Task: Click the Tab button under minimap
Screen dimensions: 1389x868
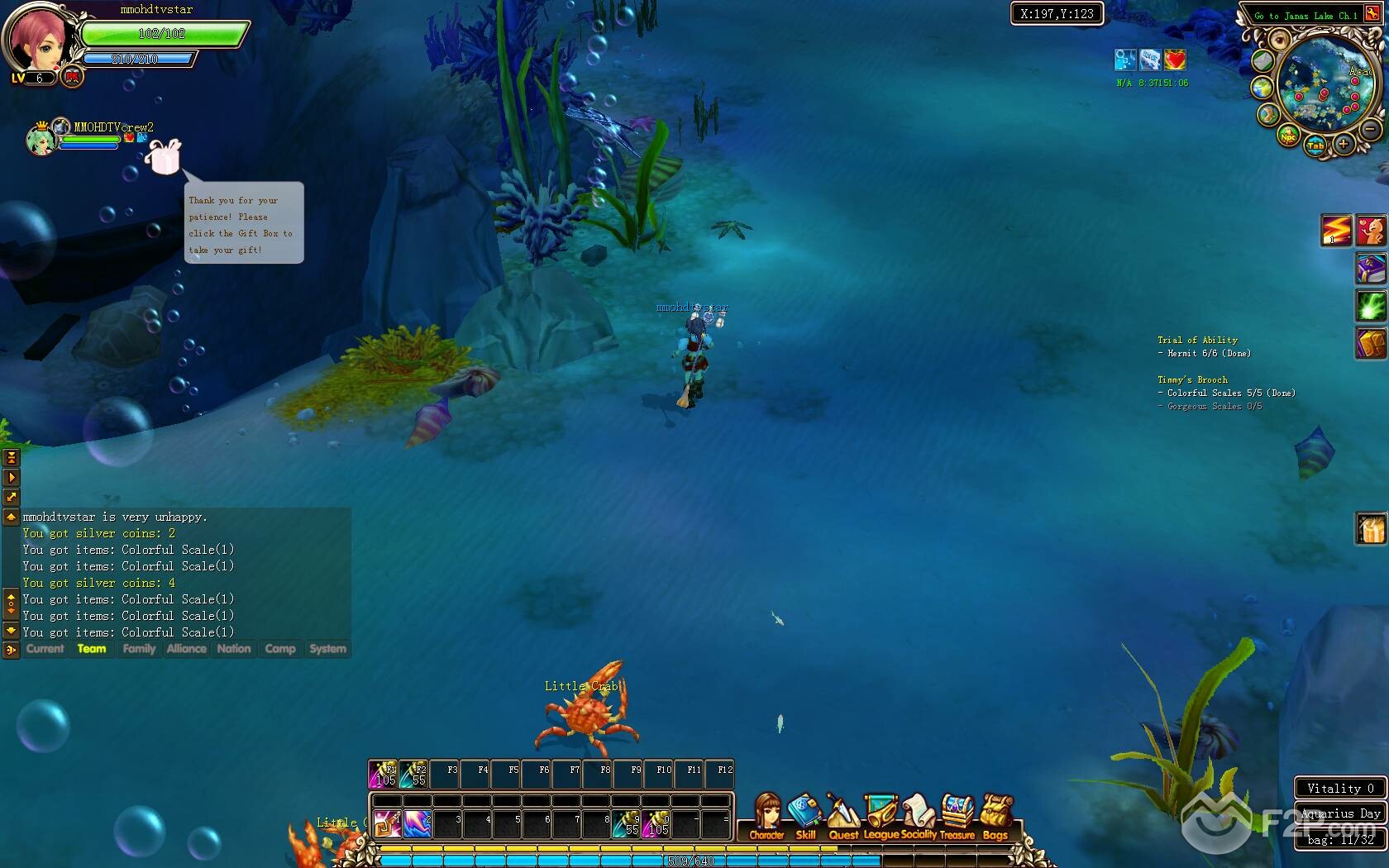Action: [1315, 146]
